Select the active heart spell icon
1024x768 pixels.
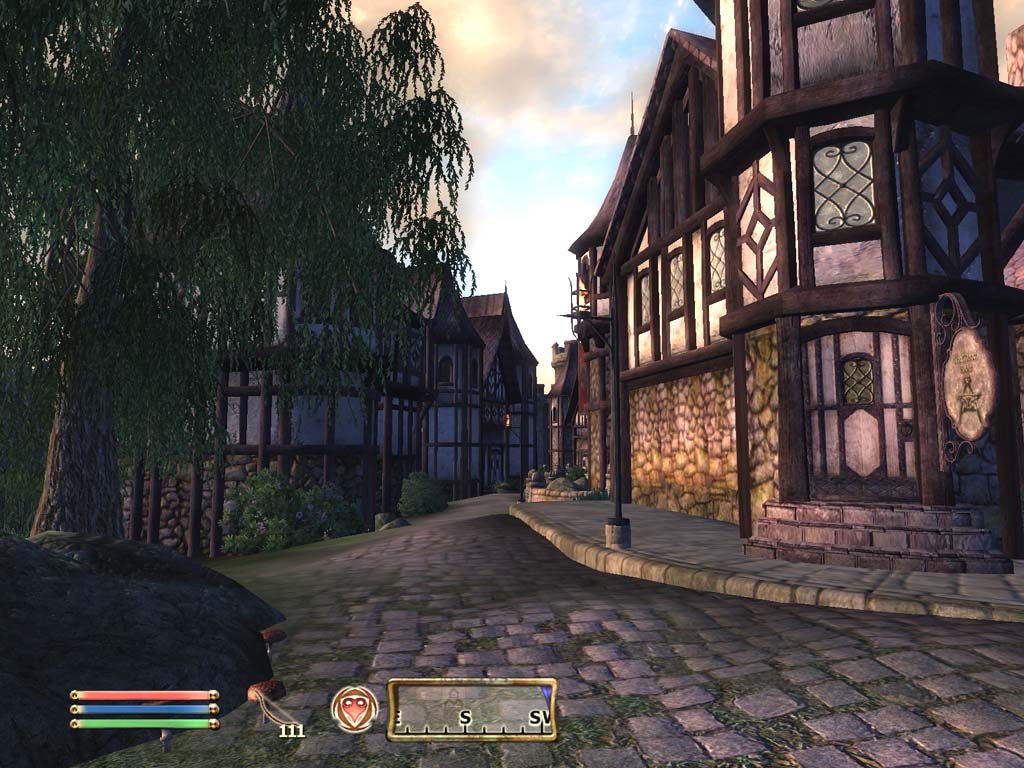coord(355,709)
